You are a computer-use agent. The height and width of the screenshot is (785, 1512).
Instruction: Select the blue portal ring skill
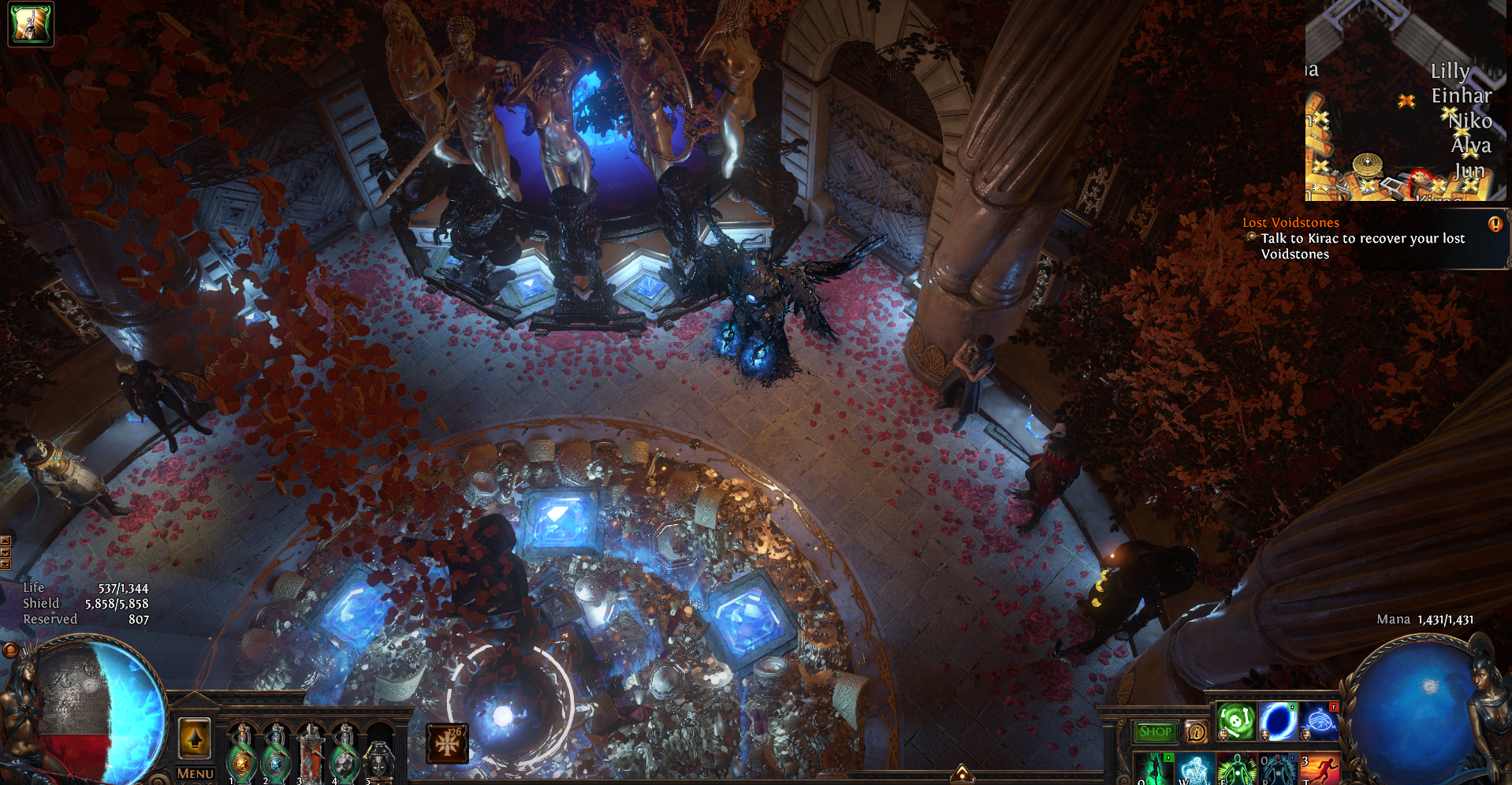click(1277, 720)
